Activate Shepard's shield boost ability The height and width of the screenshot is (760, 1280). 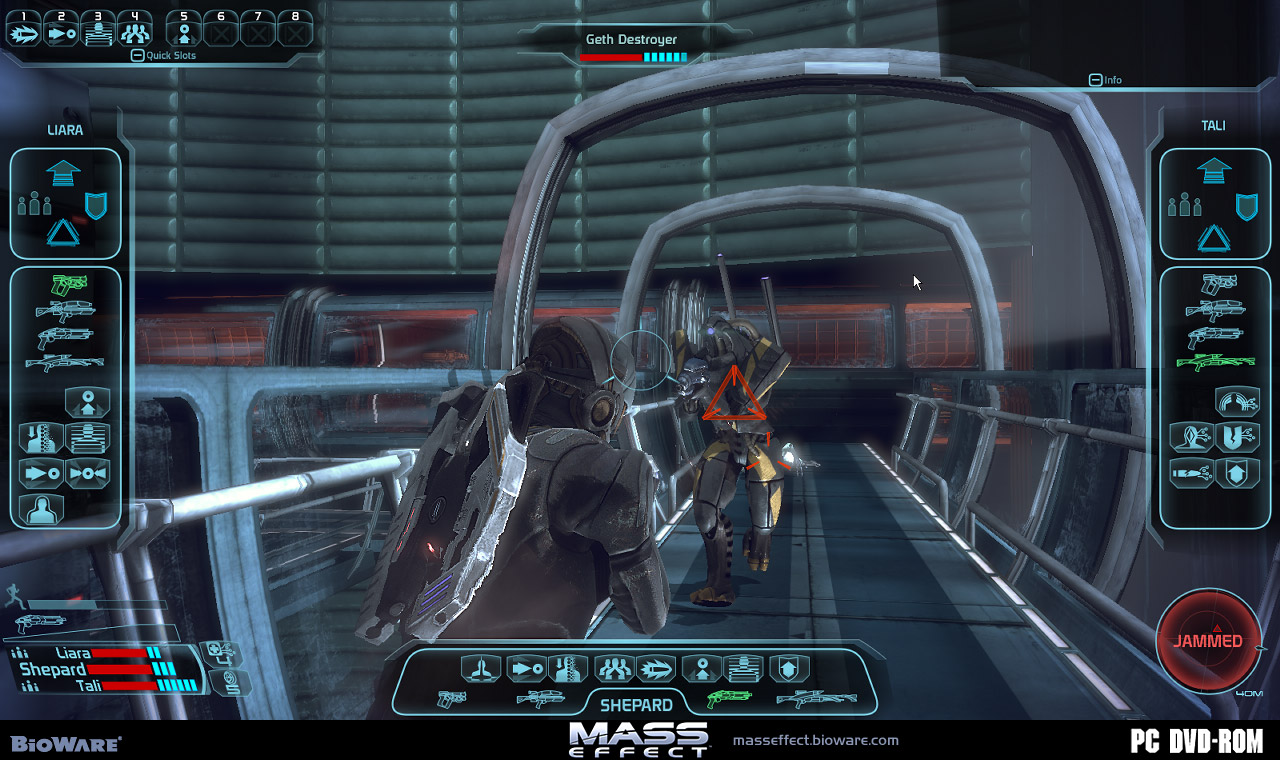coord(790,668)
